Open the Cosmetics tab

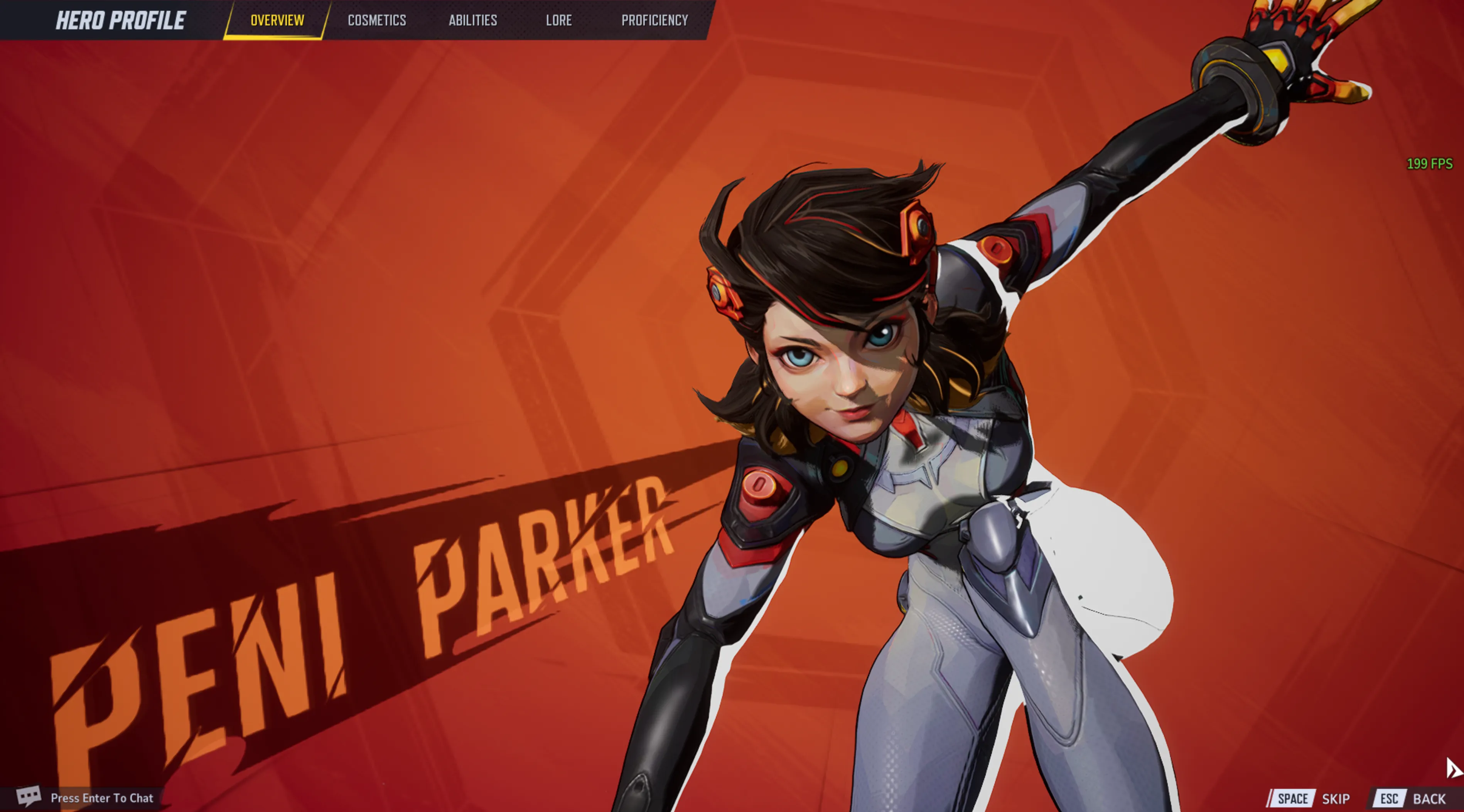[377, 20]
